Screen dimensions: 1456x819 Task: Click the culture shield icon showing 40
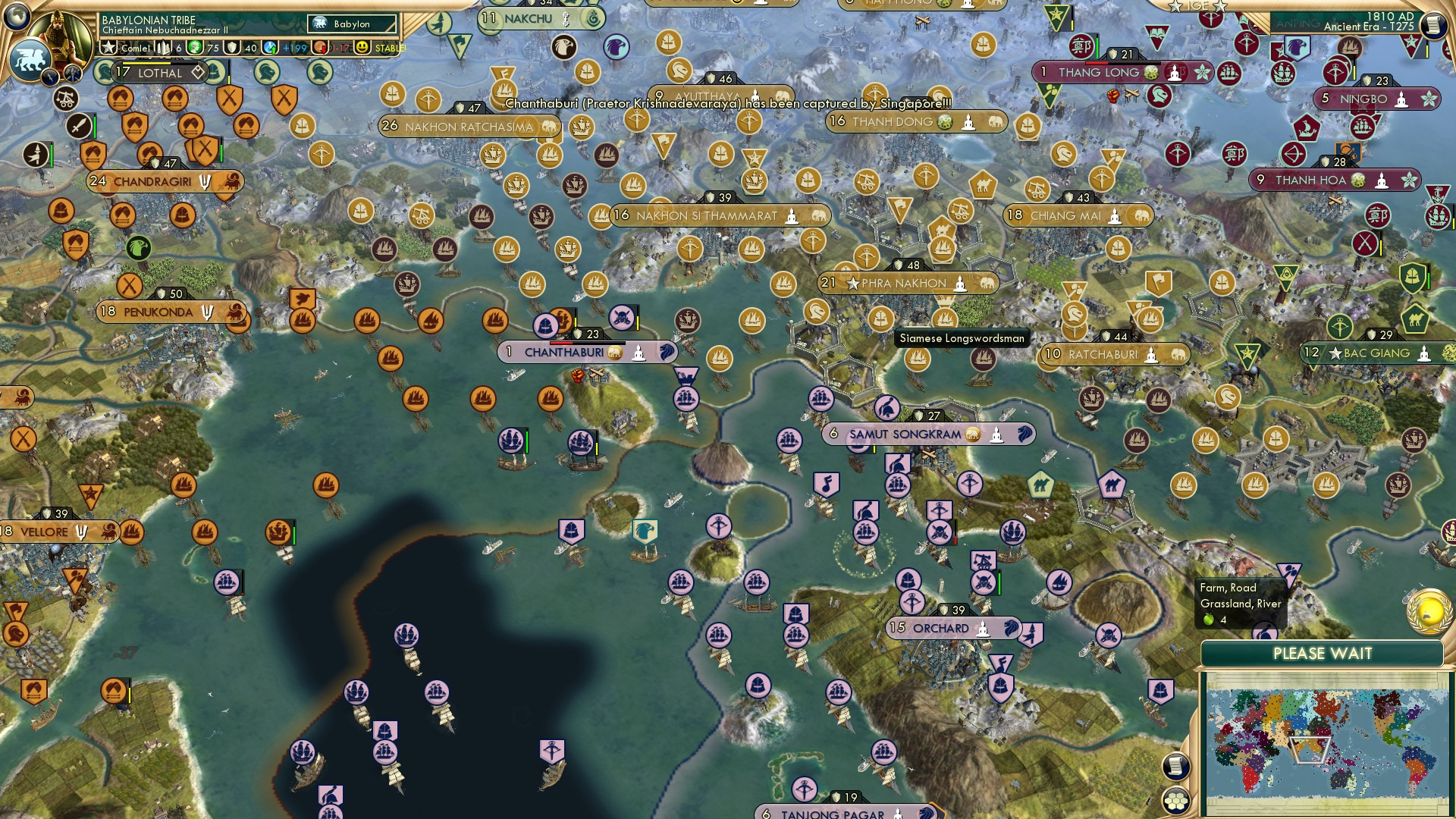pyautogui.click(x=233, y=48)
